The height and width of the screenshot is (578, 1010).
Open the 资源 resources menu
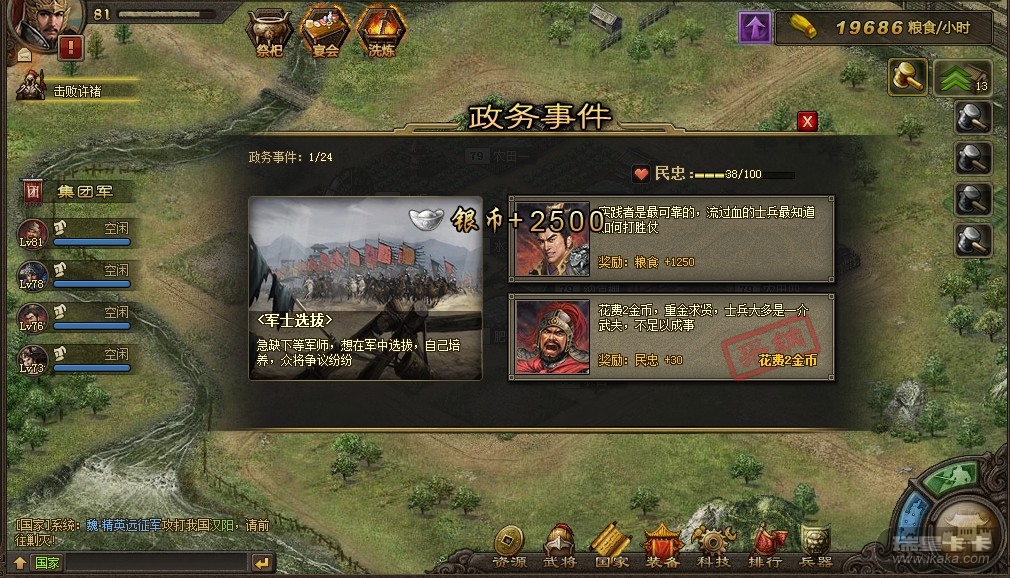tap(509, 546)
